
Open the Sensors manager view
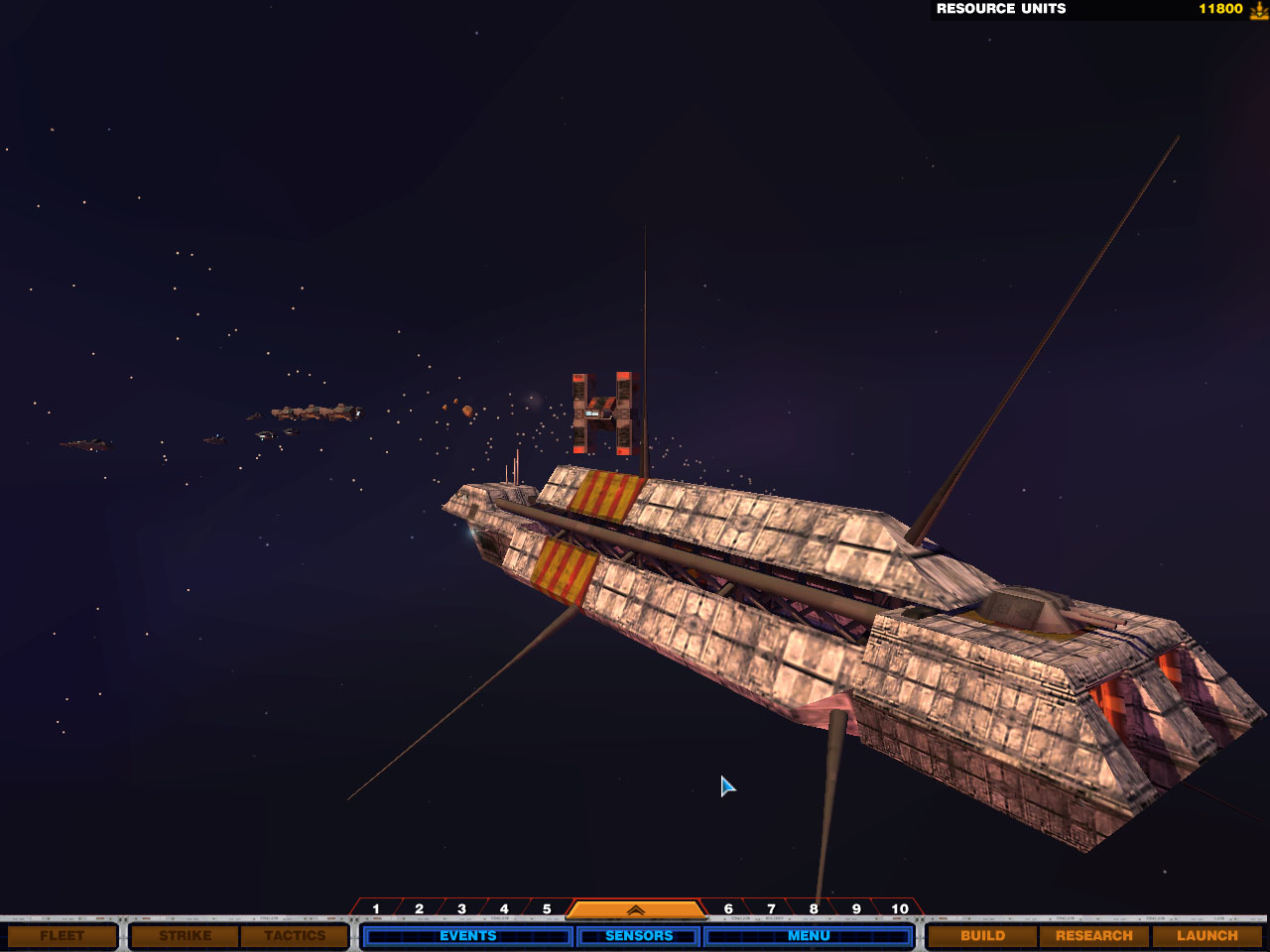click(639, 935)
